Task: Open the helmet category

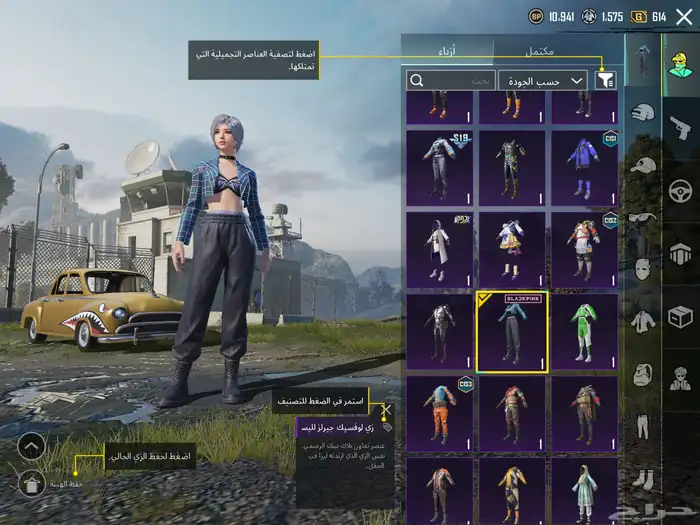Action: 644,113
